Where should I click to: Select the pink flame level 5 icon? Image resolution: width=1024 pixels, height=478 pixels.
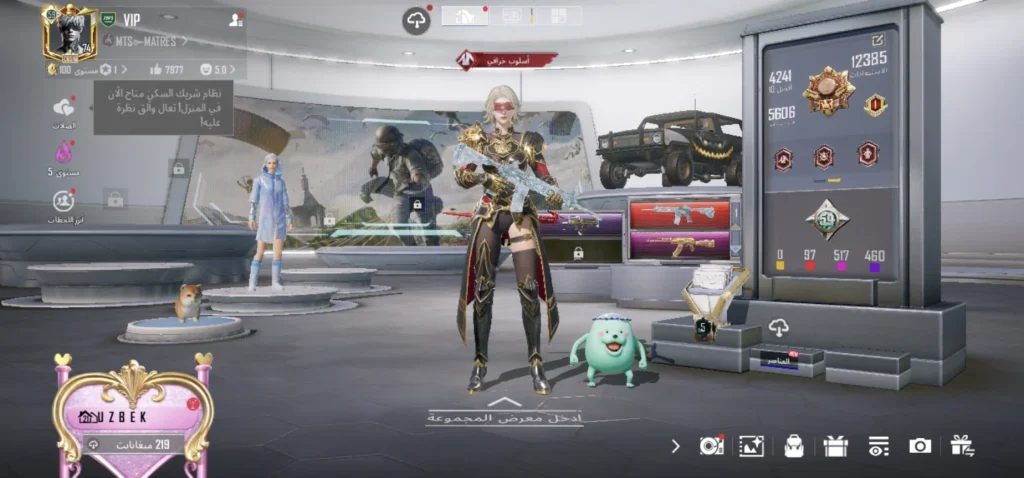[64, 153]
